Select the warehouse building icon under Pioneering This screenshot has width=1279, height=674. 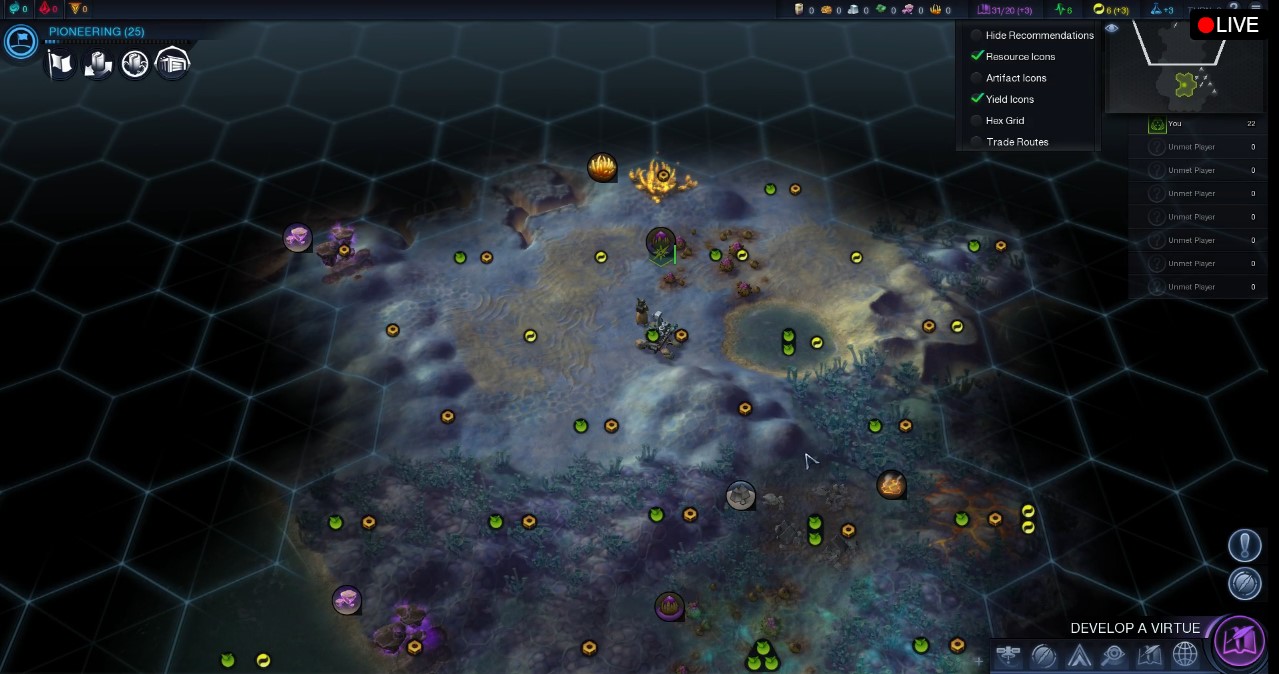point(172,64)
